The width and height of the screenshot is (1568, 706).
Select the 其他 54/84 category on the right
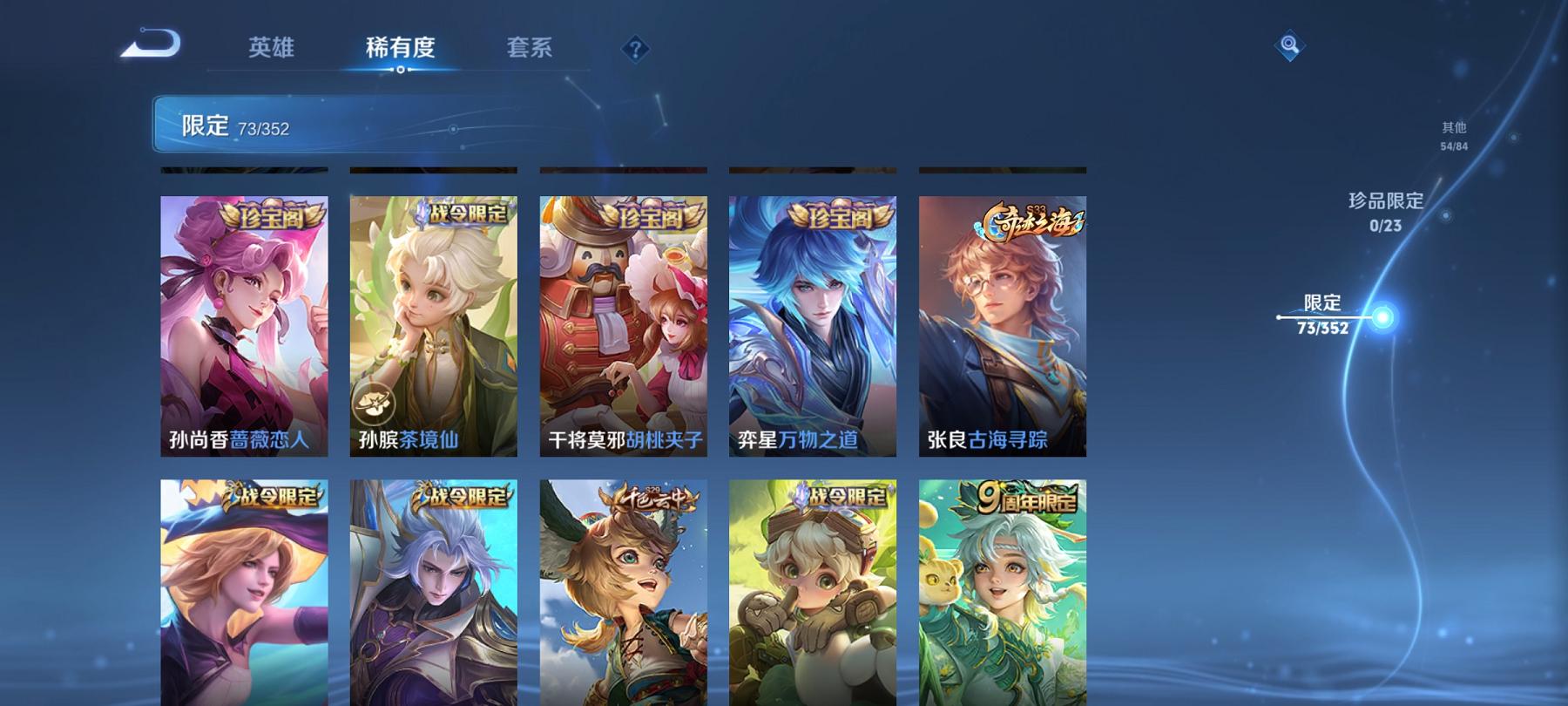(x=1454, y=132)
